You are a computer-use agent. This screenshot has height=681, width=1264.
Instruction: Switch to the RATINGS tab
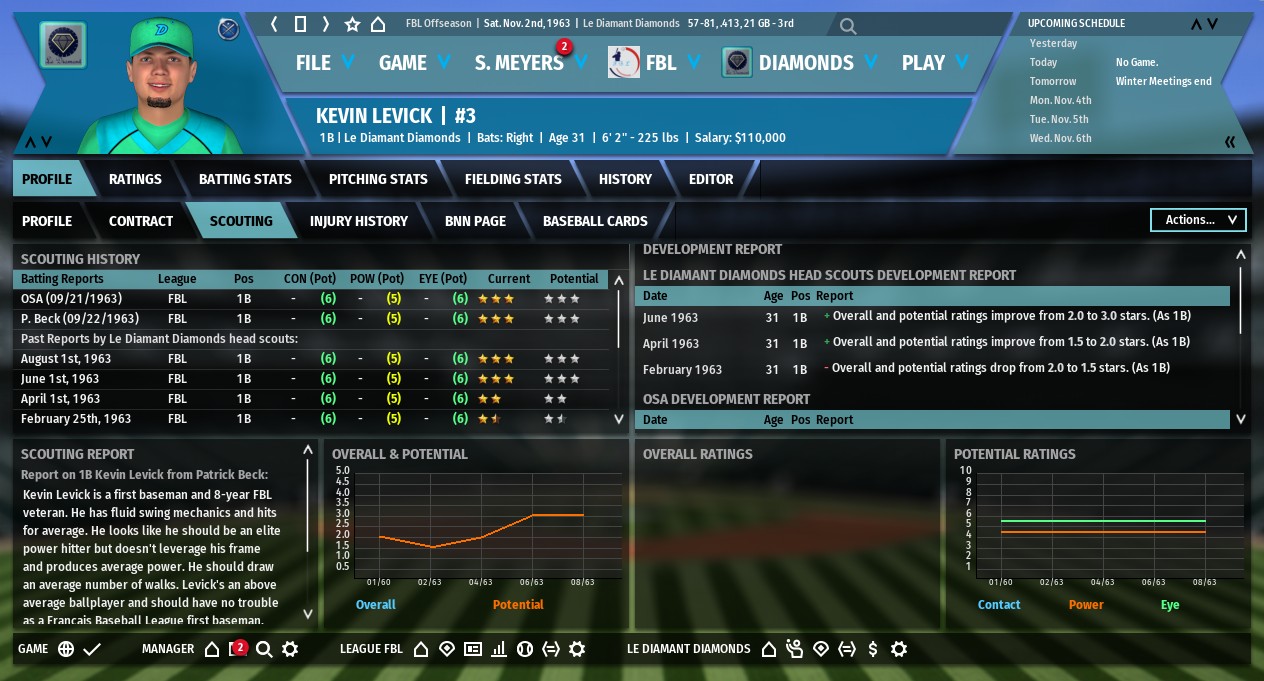click(x=135, y=179)
